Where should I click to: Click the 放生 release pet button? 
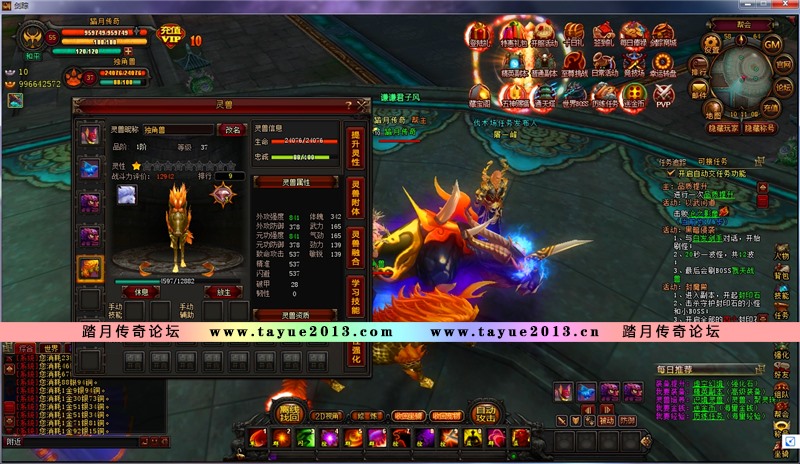224,292
